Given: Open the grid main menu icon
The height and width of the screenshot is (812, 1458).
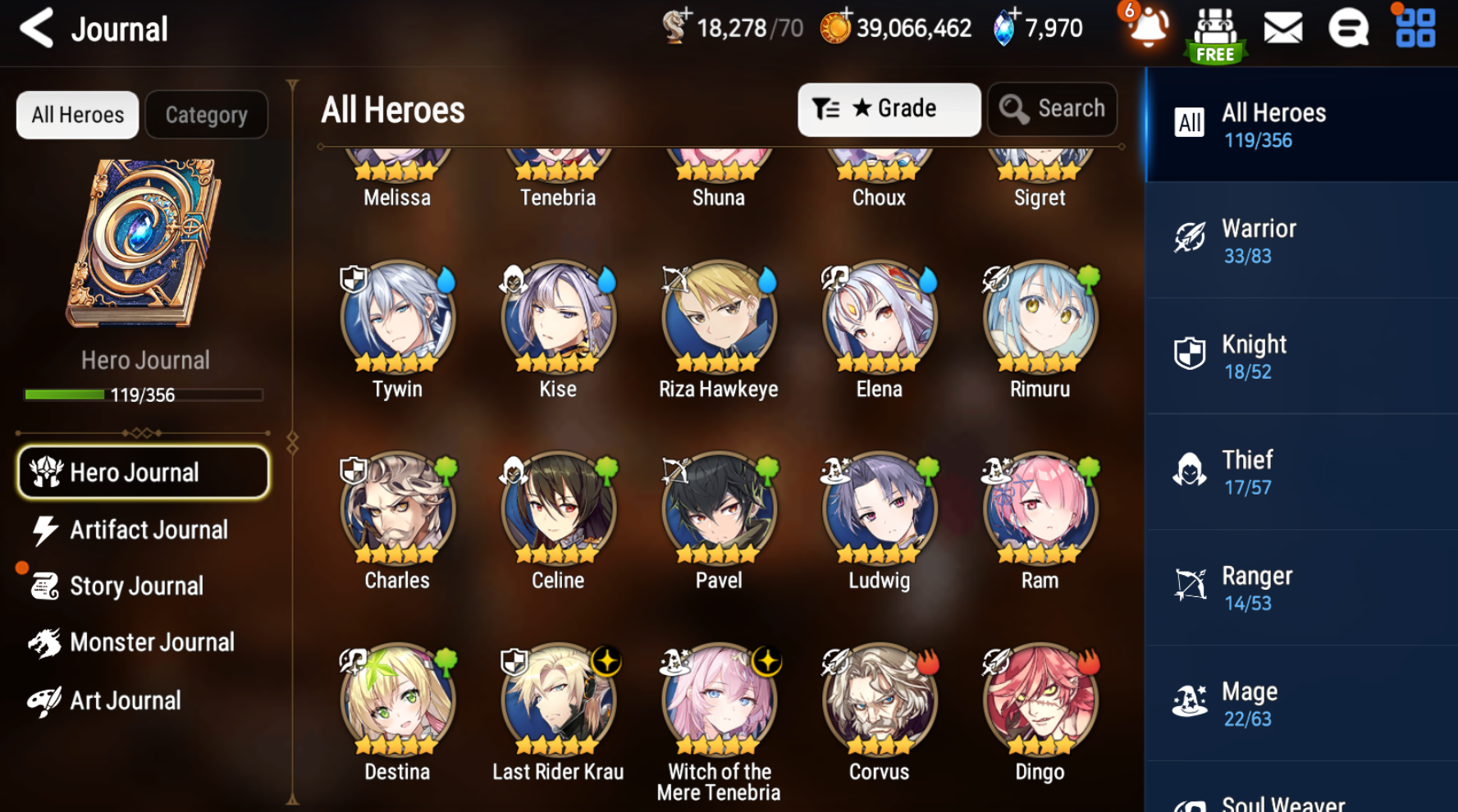Looking at the screenshot, I should click(x=1415, y=29).
